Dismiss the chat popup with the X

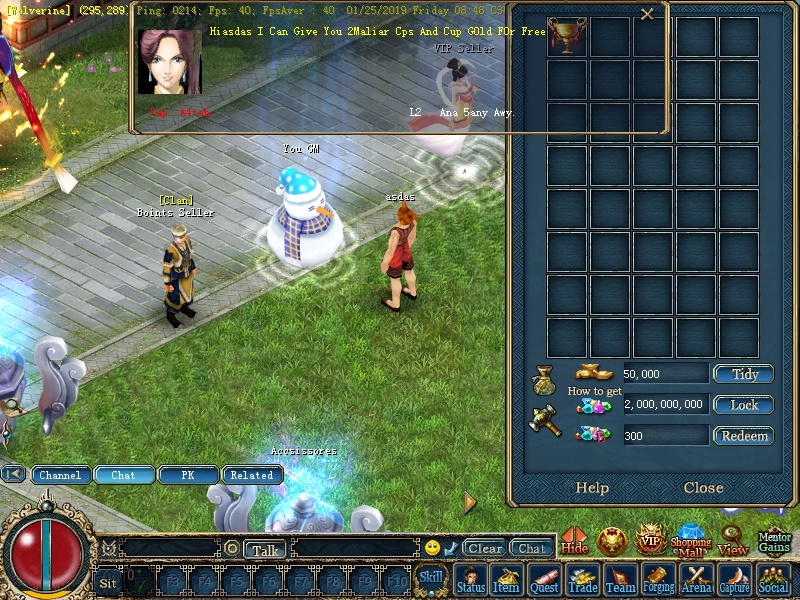coord(647,14)
